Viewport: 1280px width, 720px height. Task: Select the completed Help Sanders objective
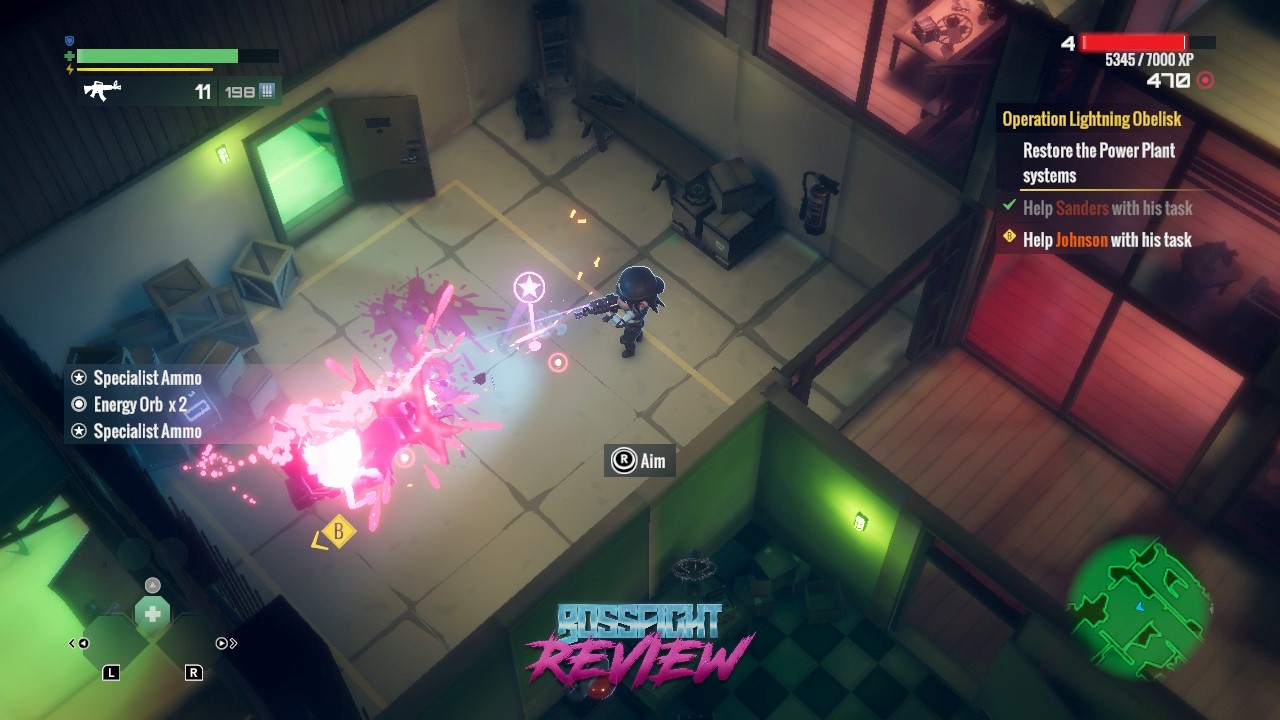tap(1107, 208)
